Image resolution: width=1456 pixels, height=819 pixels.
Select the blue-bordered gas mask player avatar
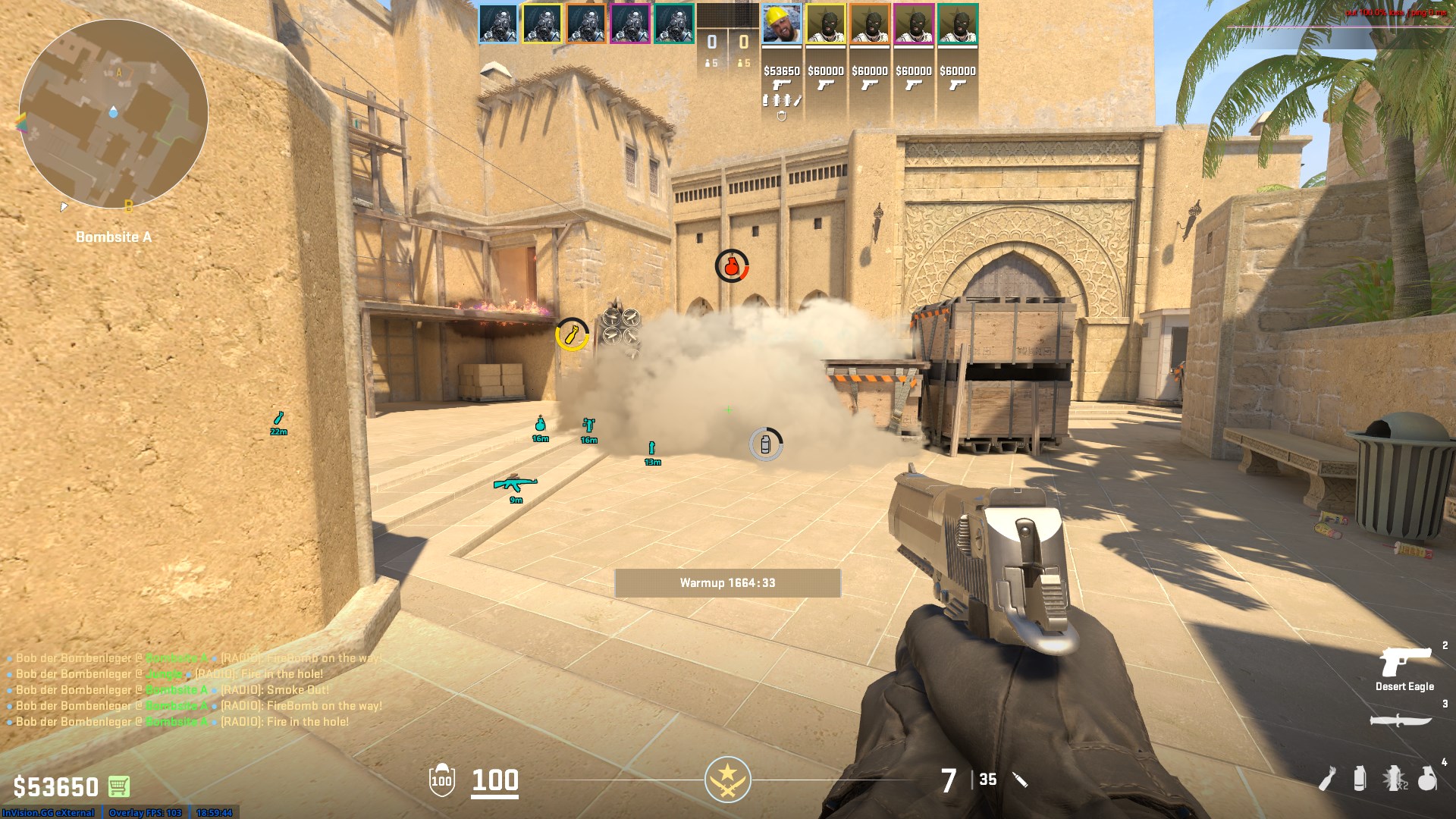pyautogui.click(x=498, y=24)
